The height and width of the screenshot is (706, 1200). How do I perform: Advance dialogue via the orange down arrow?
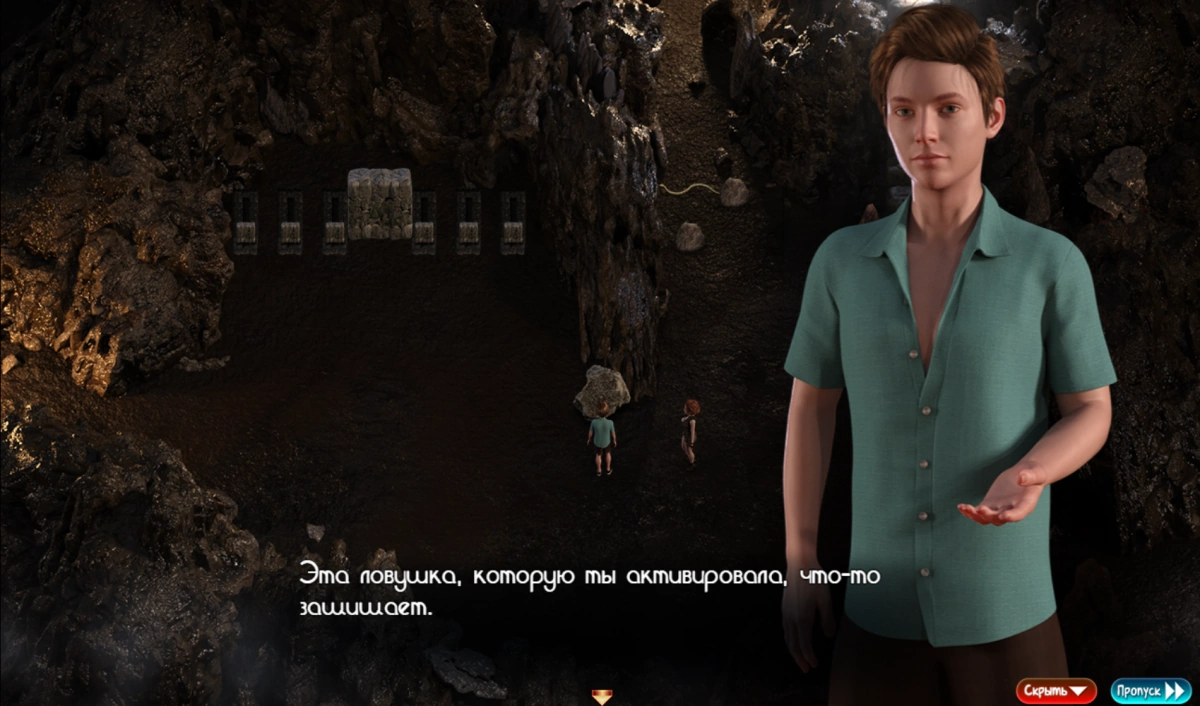(601, 696)
